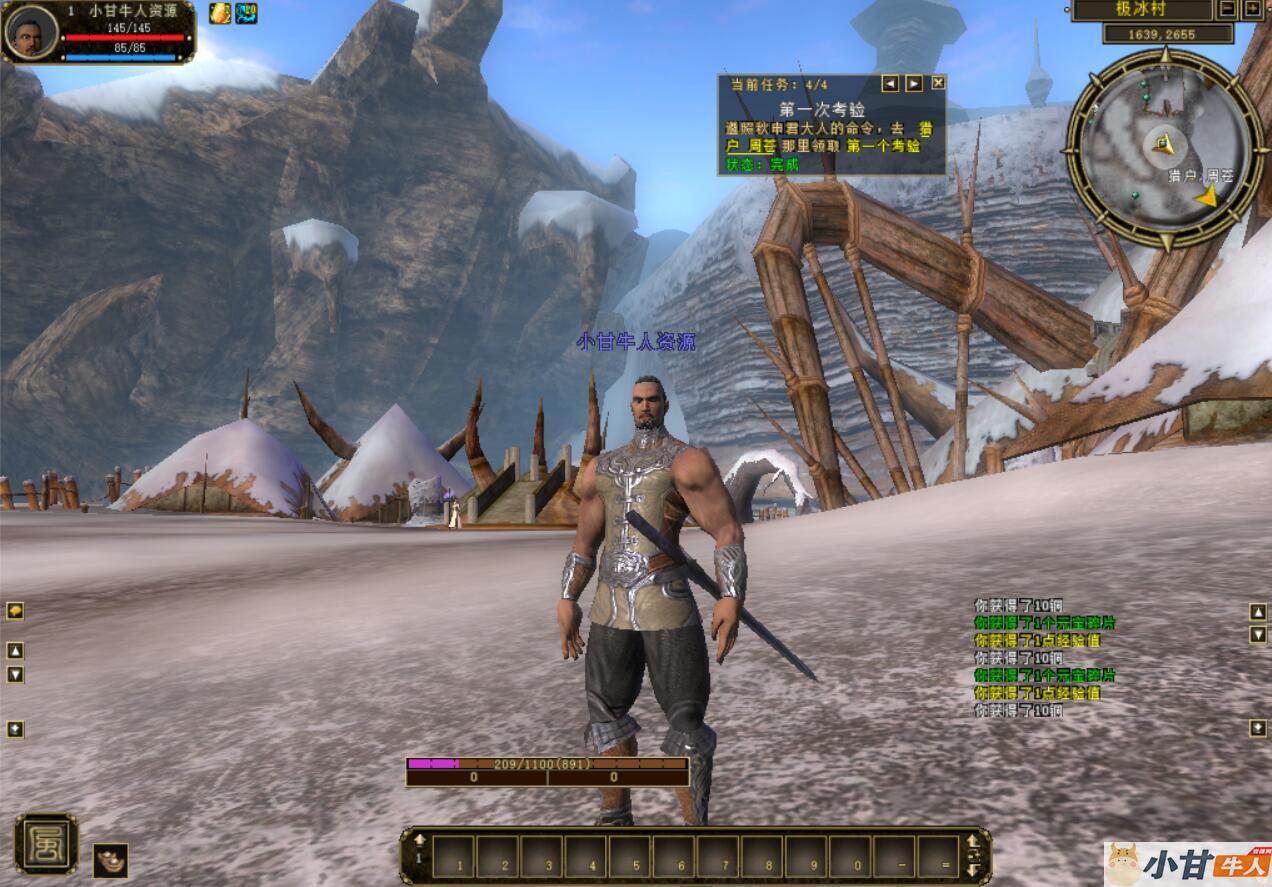Click the circular minimap
The width and height of the screenshot is (1272, 887).
coord(1164,150)
